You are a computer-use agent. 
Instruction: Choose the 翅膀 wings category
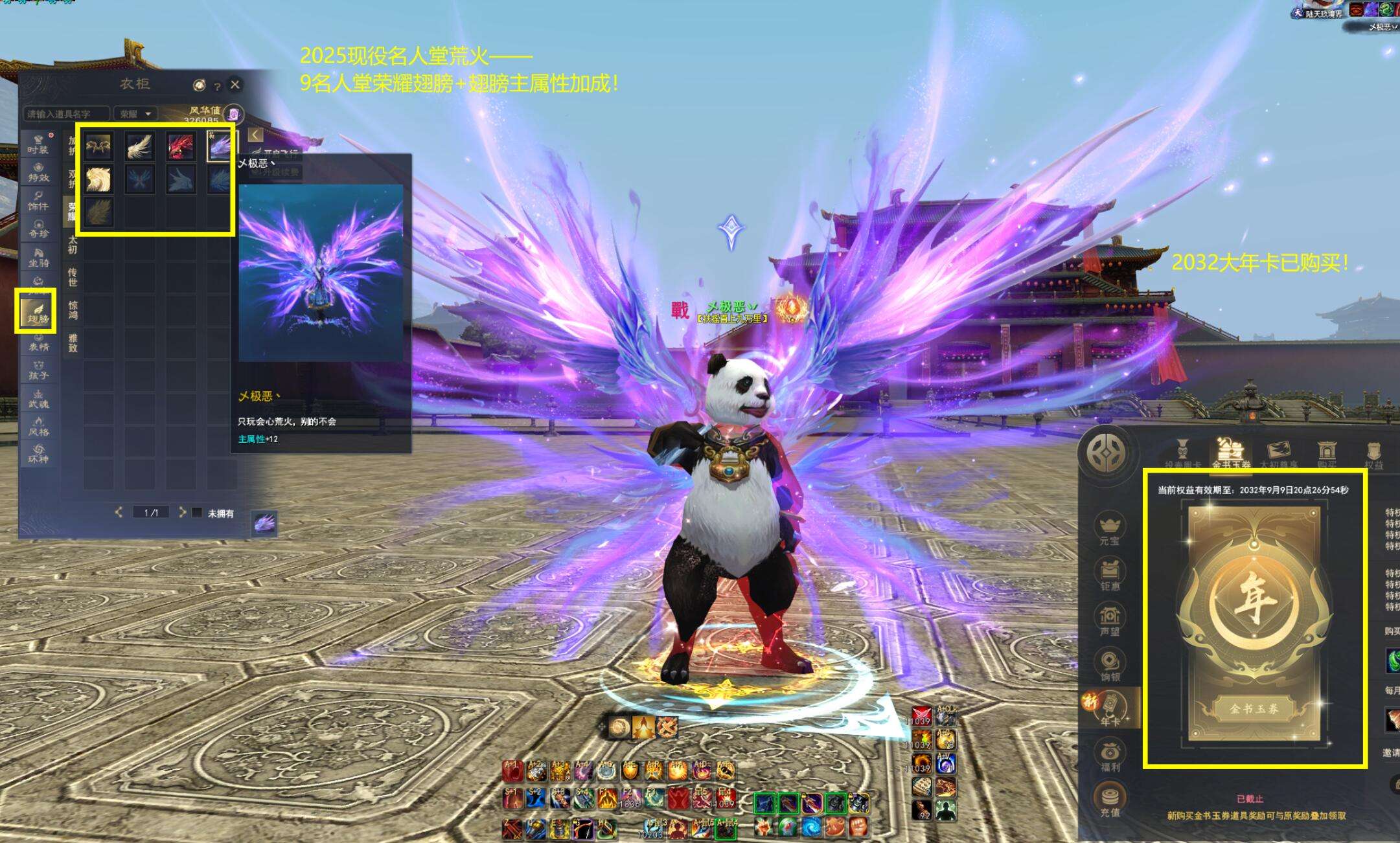tap(36, 312)
